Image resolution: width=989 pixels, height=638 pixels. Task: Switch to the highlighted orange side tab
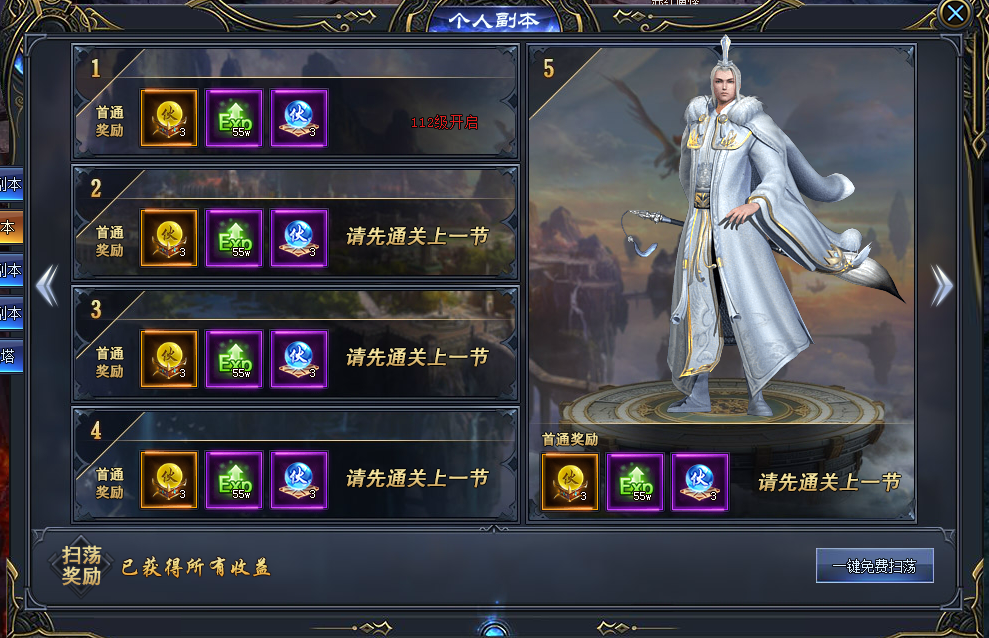9,227
